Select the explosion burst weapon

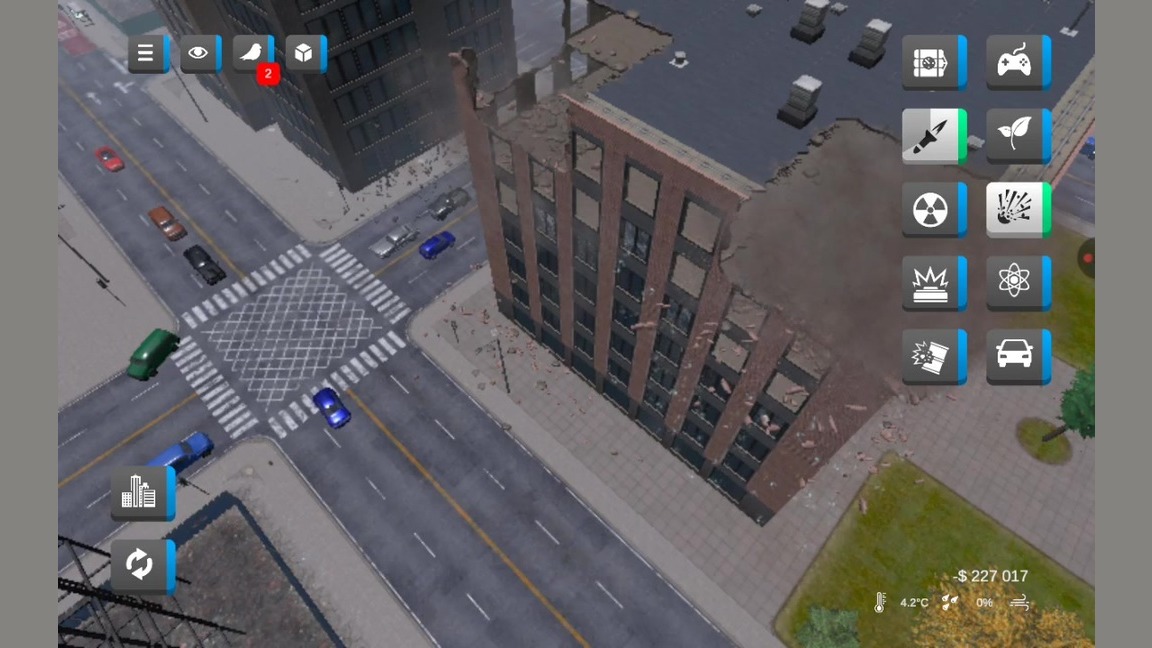point(1015,210)
